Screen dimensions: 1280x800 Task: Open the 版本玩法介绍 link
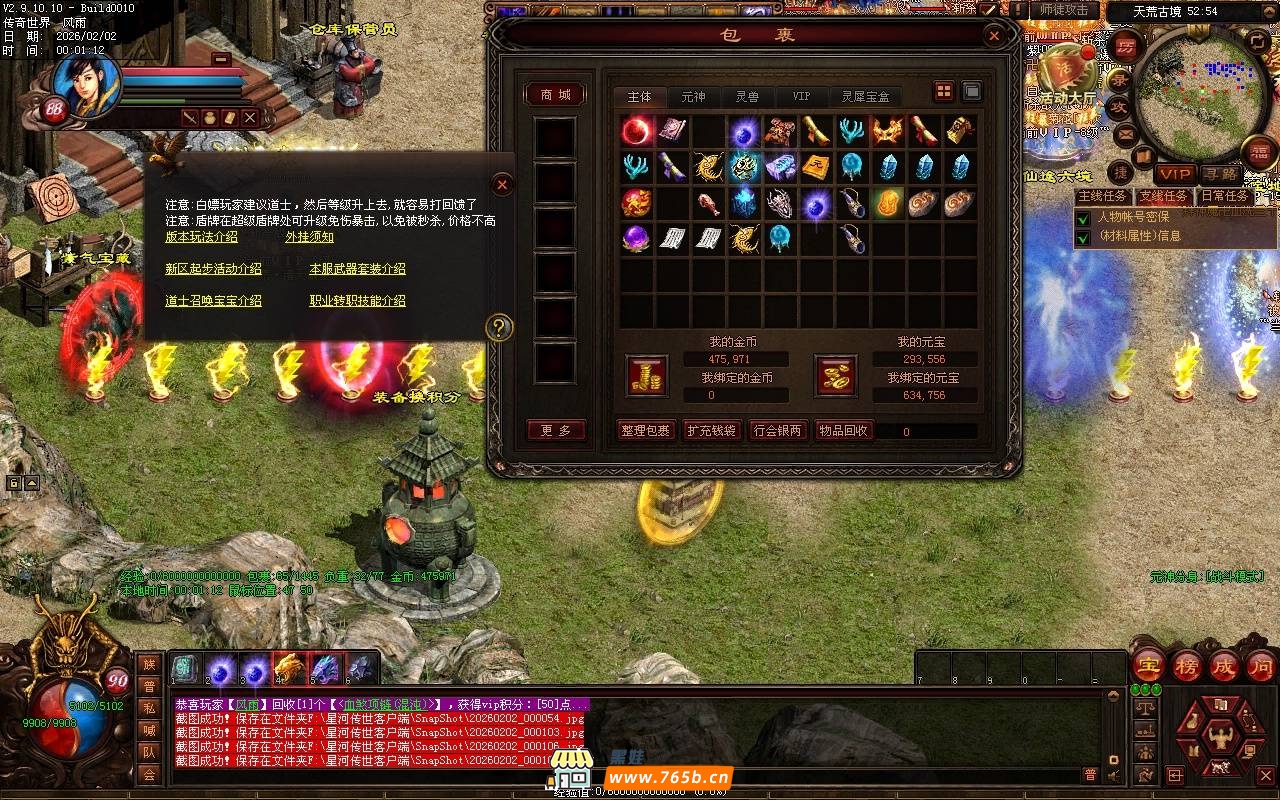(201, 237)
